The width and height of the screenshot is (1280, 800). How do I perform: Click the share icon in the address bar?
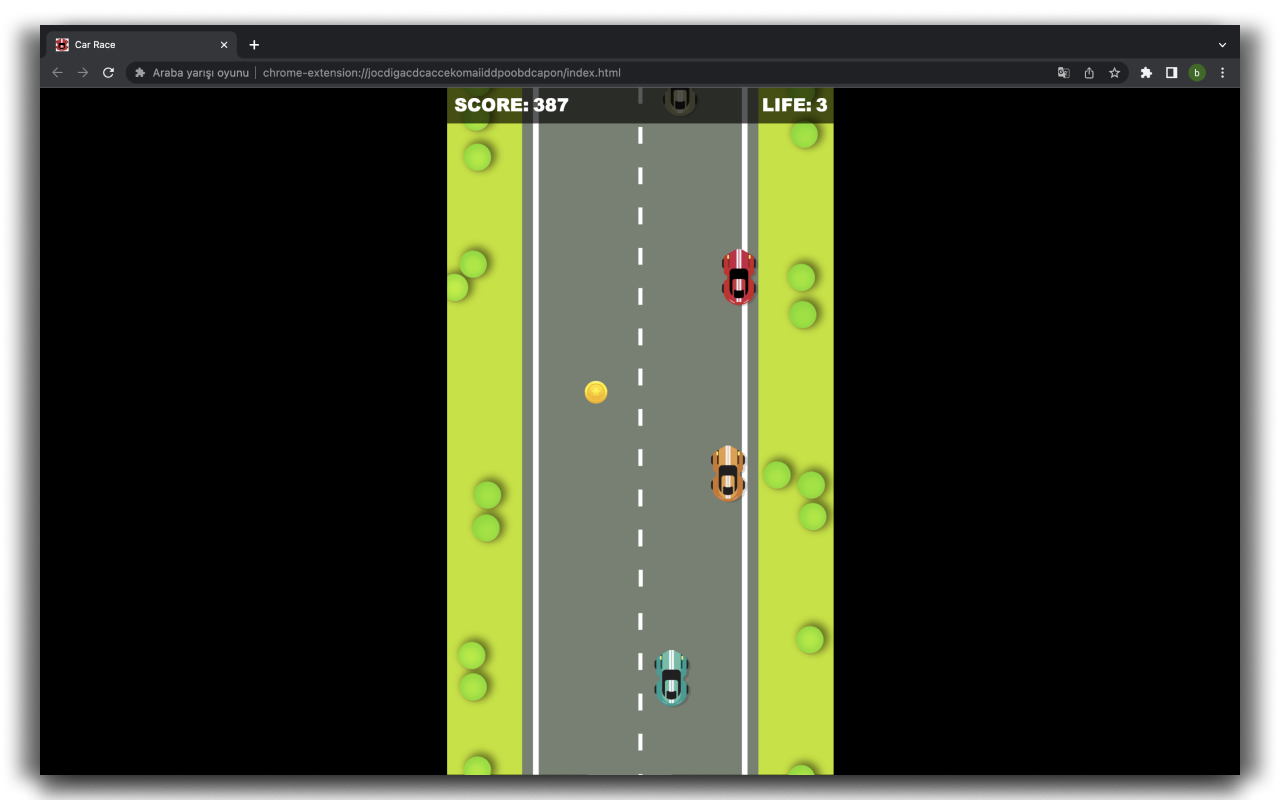pyautogui.click(x=1089, y=72)
